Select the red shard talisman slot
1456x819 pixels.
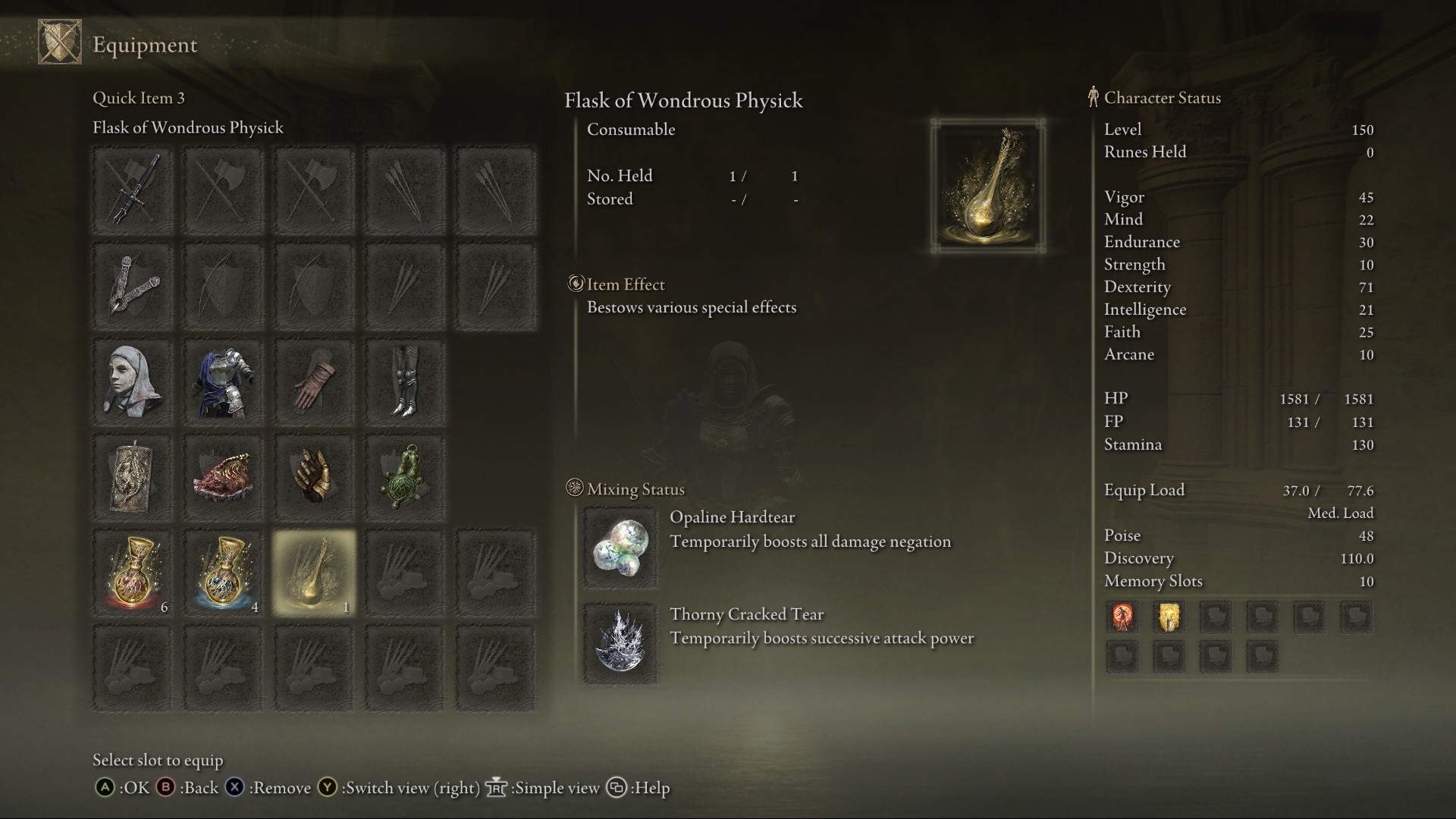[224, 477]
